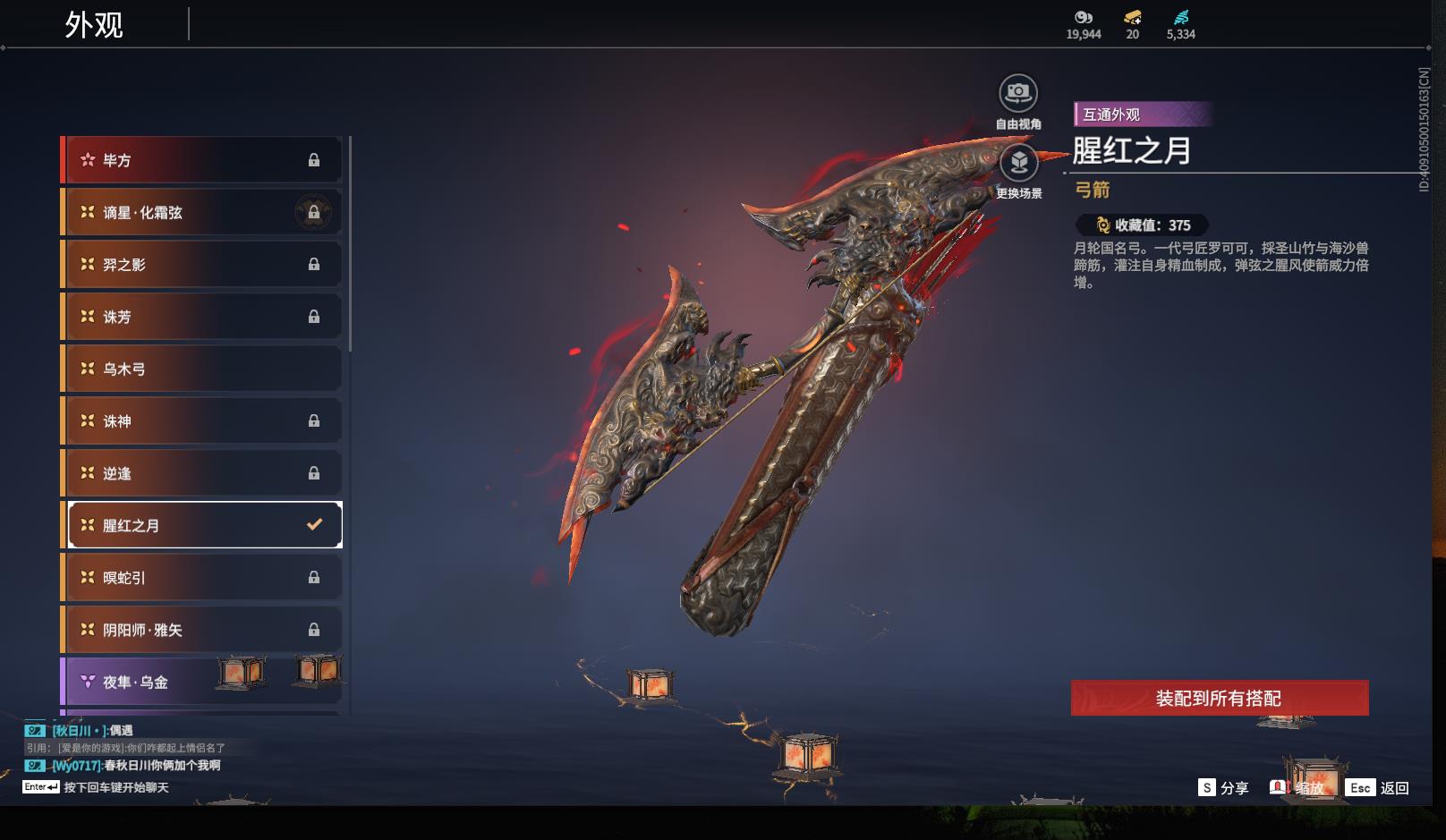
Task: Open the Wy0717 chat message
Action: coord(134,766)
